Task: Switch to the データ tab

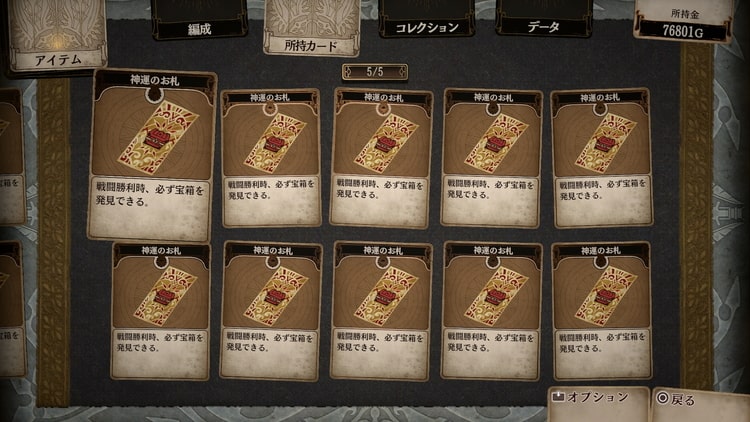Action: (543, 25)
